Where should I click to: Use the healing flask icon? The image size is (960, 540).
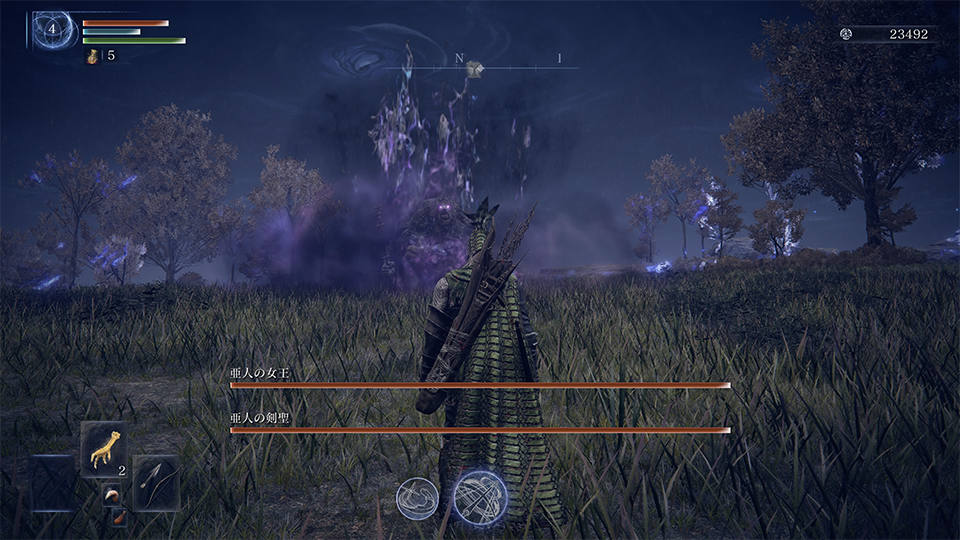tap(94, 56)
